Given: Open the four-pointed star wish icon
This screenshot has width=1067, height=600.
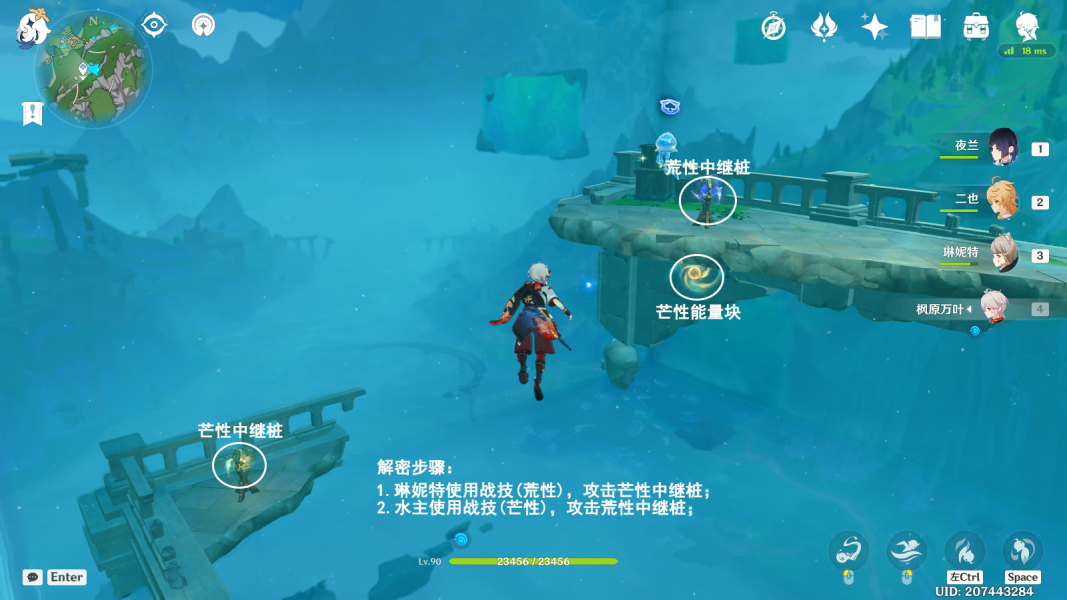Looking at the screenshot, I should (875, 27).
